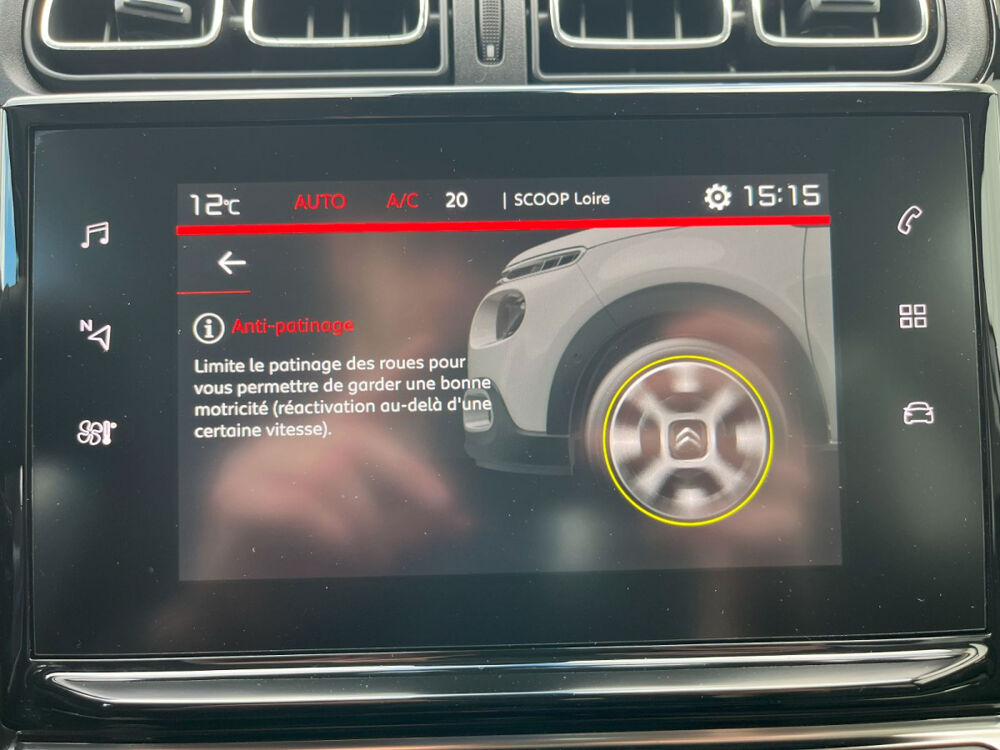This screenshot has width=1000, height=750.
Task: Tap the A/C indicator
Action: click(x=402, y=201)
